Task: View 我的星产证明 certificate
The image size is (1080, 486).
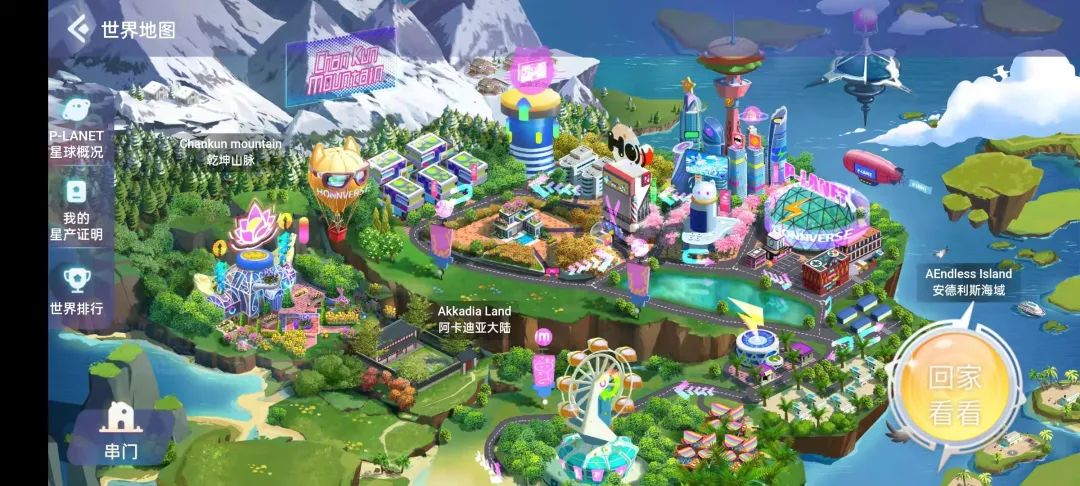Action: coord(76,208)
